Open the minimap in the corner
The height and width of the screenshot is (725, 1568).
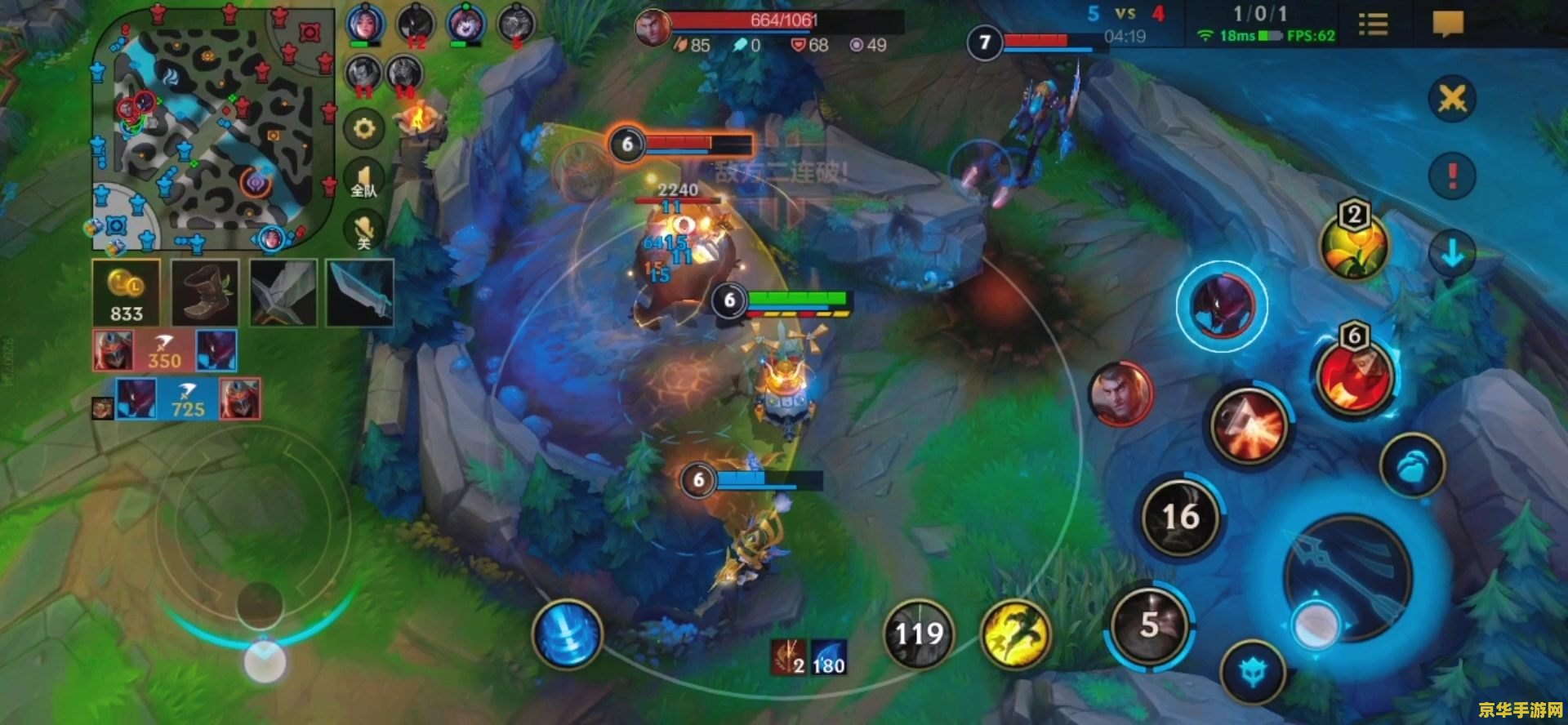tap(211, 129)
